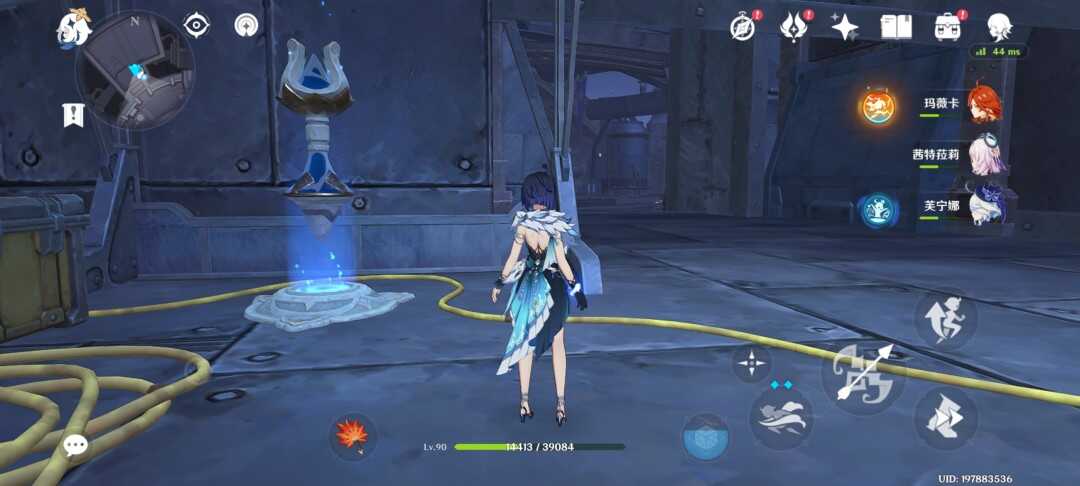Open the compass events icon
The height and width of the screenshot is (486, 1080).
(x=742, y=27)
